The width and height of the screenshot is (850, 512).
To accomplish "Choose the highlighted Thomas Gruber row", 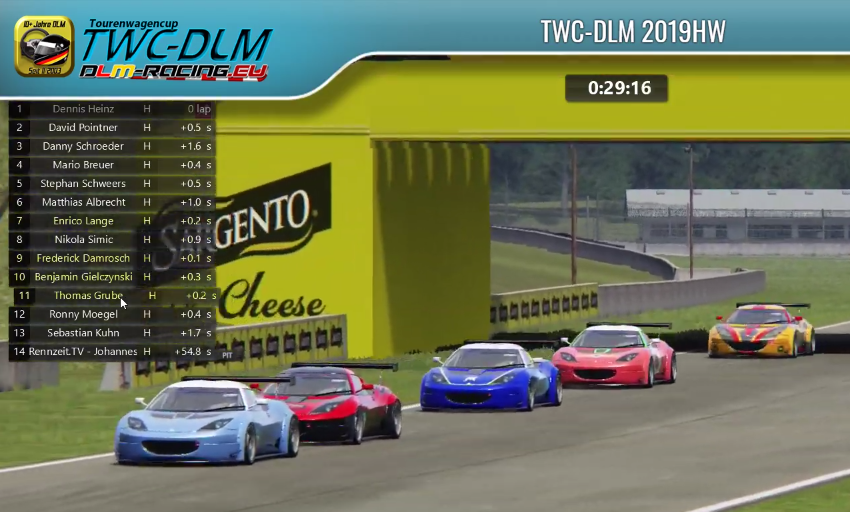I will [88, 296].
